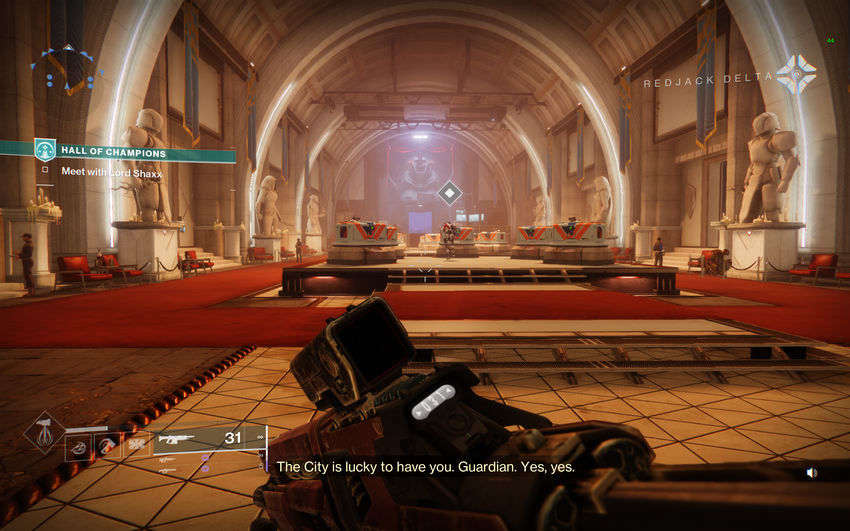Image resolution: width=850 pixels, height=531 pixels.
Task: Select the melee ability icon
Action: tap(106, 446)
